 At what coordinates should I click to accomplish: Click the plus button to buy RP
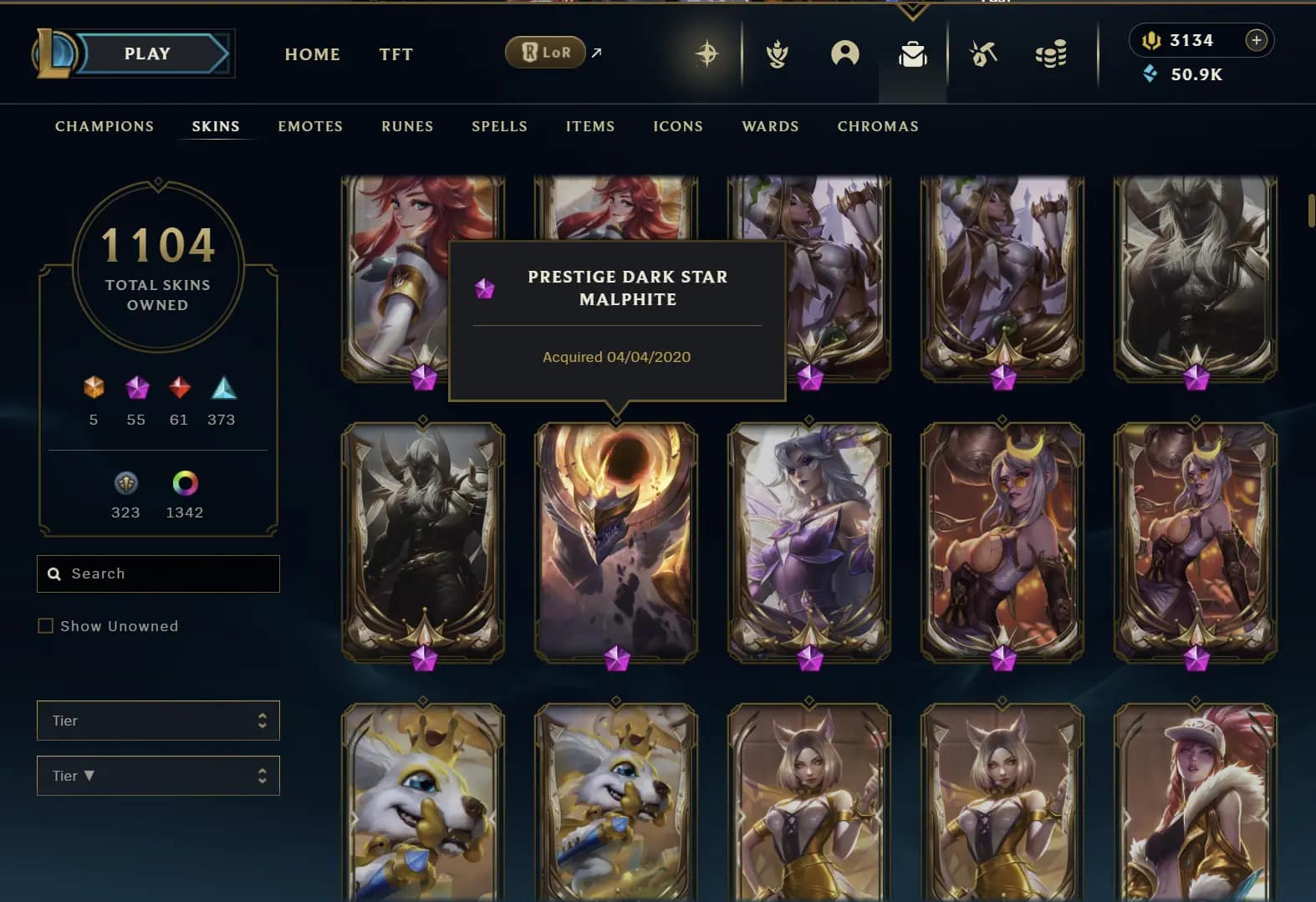point(1256,40)
